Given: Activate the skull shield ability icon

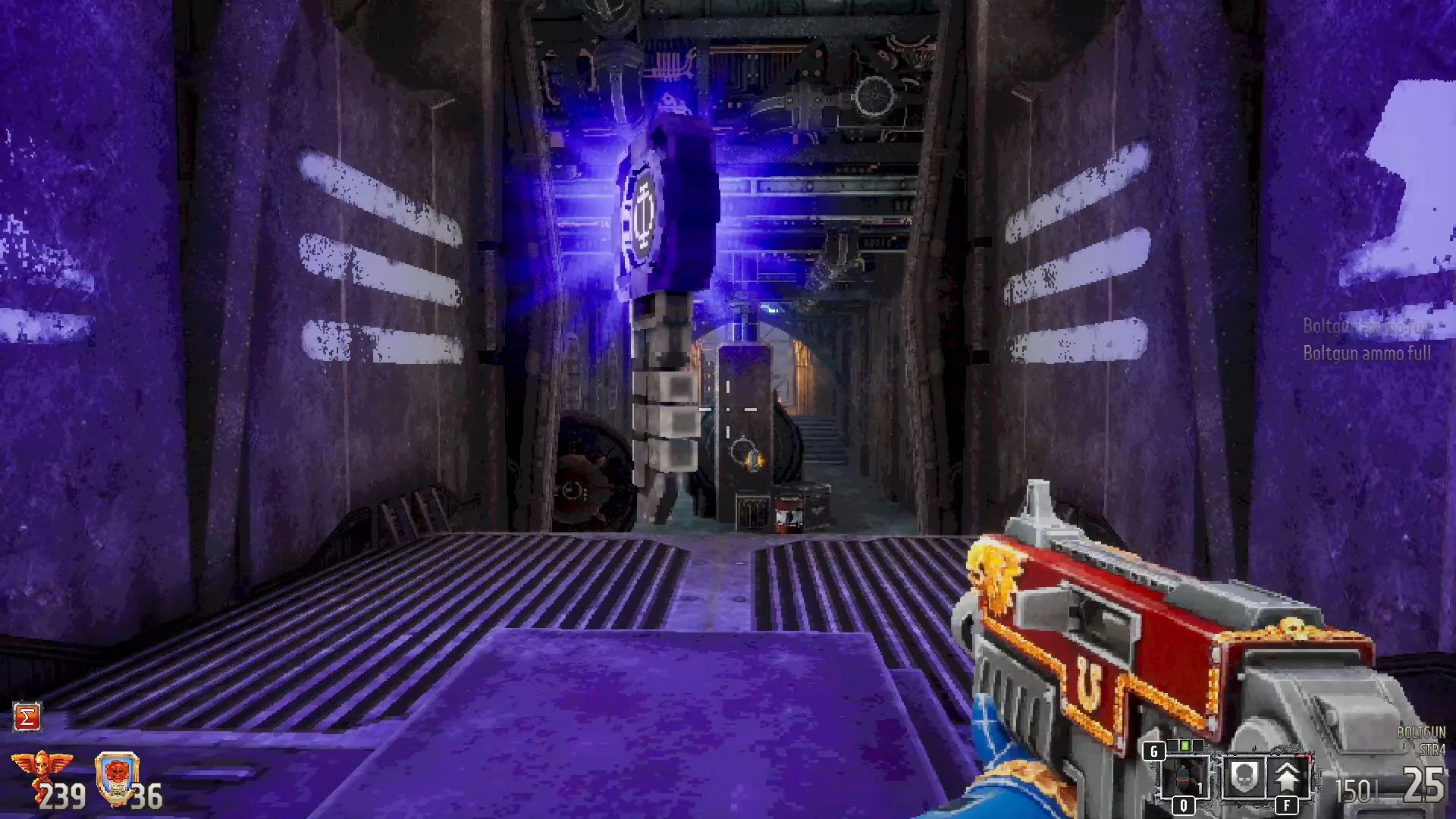Looking at the screenshot, I should click(x=1242, y=777).
